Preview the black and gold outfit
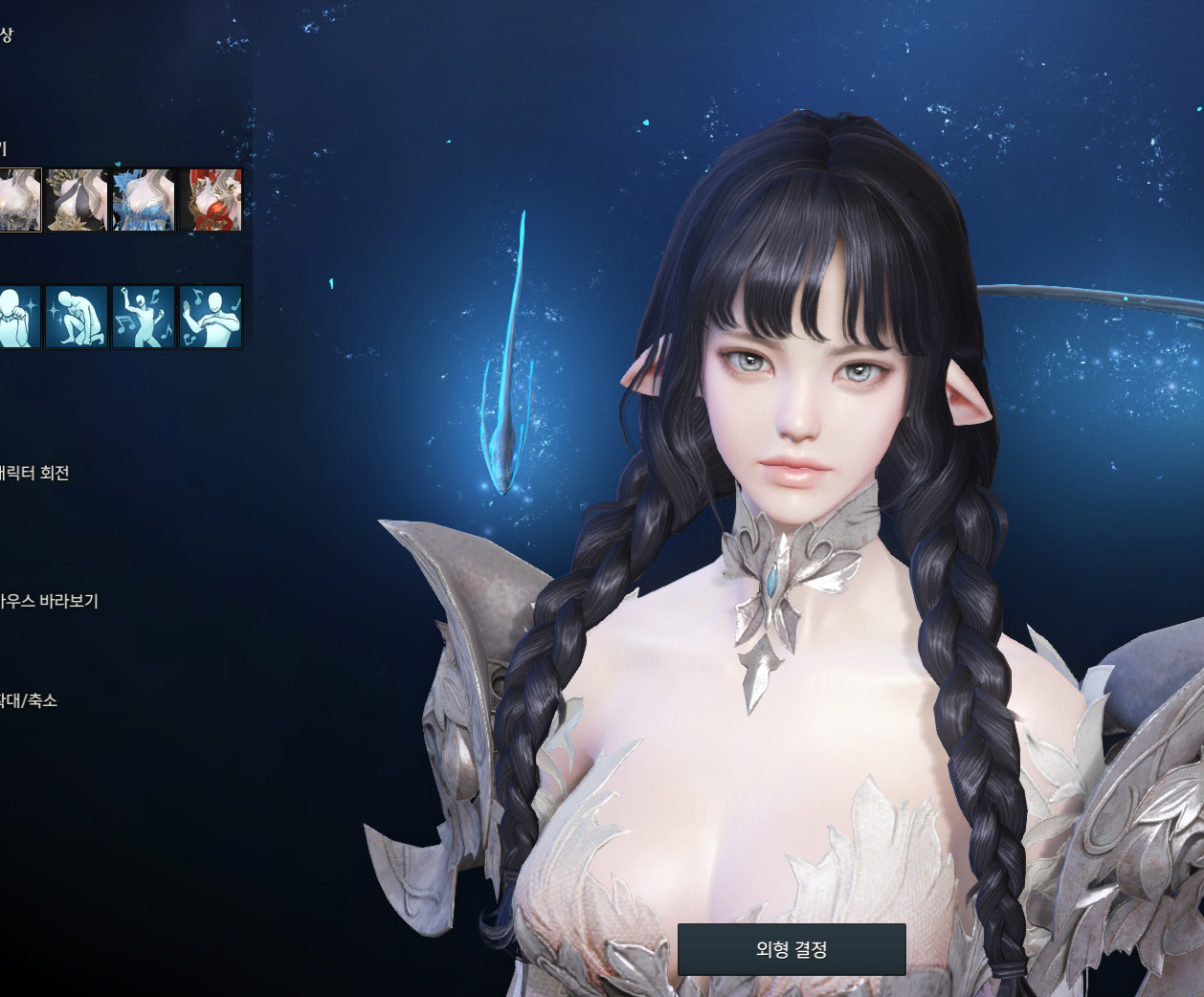This screenshot has width=1204, height=997. click(77, 200)
